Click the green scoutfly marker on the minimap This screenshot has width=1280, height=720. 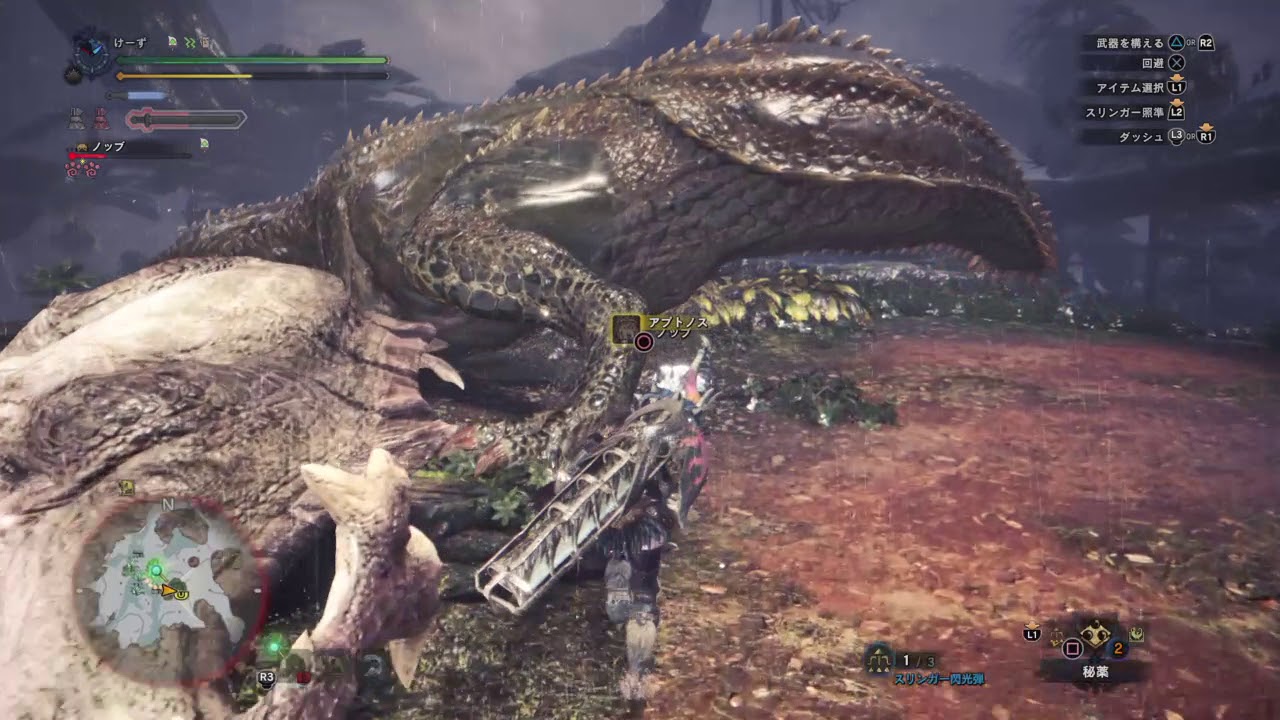(x=155, y=570)
